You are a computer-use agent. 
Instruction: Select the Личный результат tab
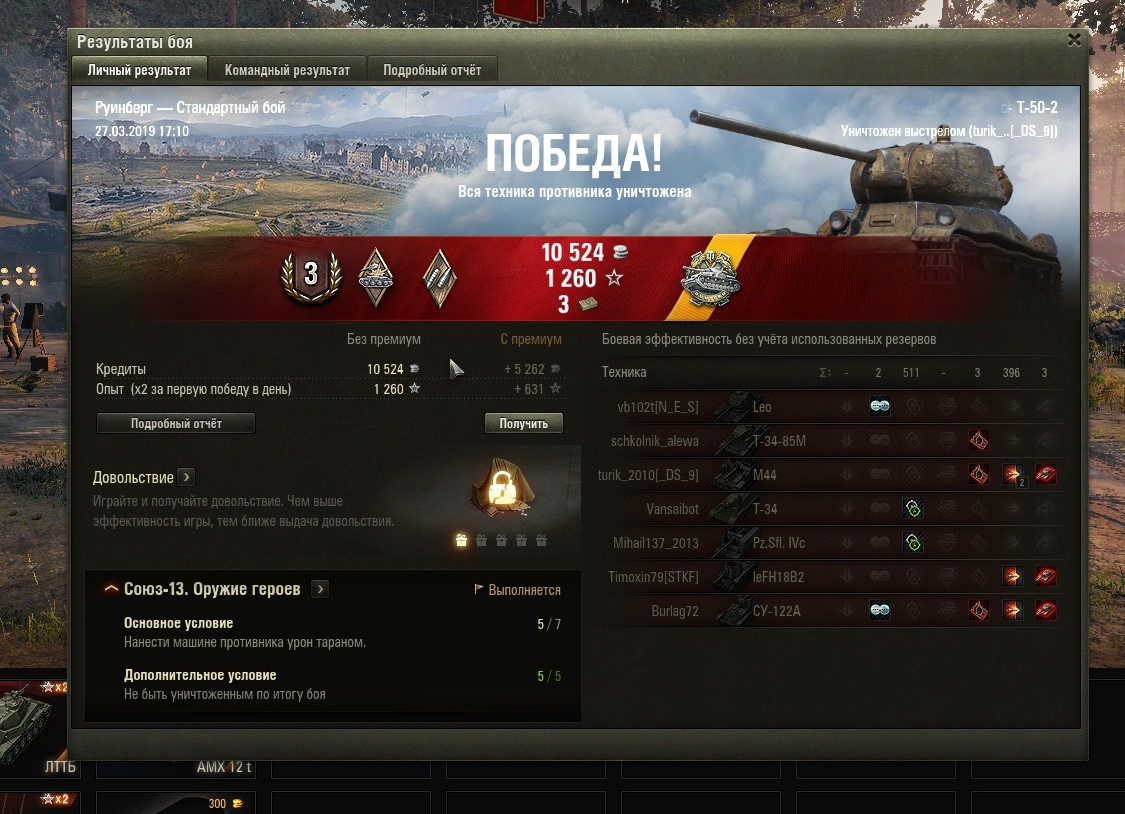(x=139, y=70)
